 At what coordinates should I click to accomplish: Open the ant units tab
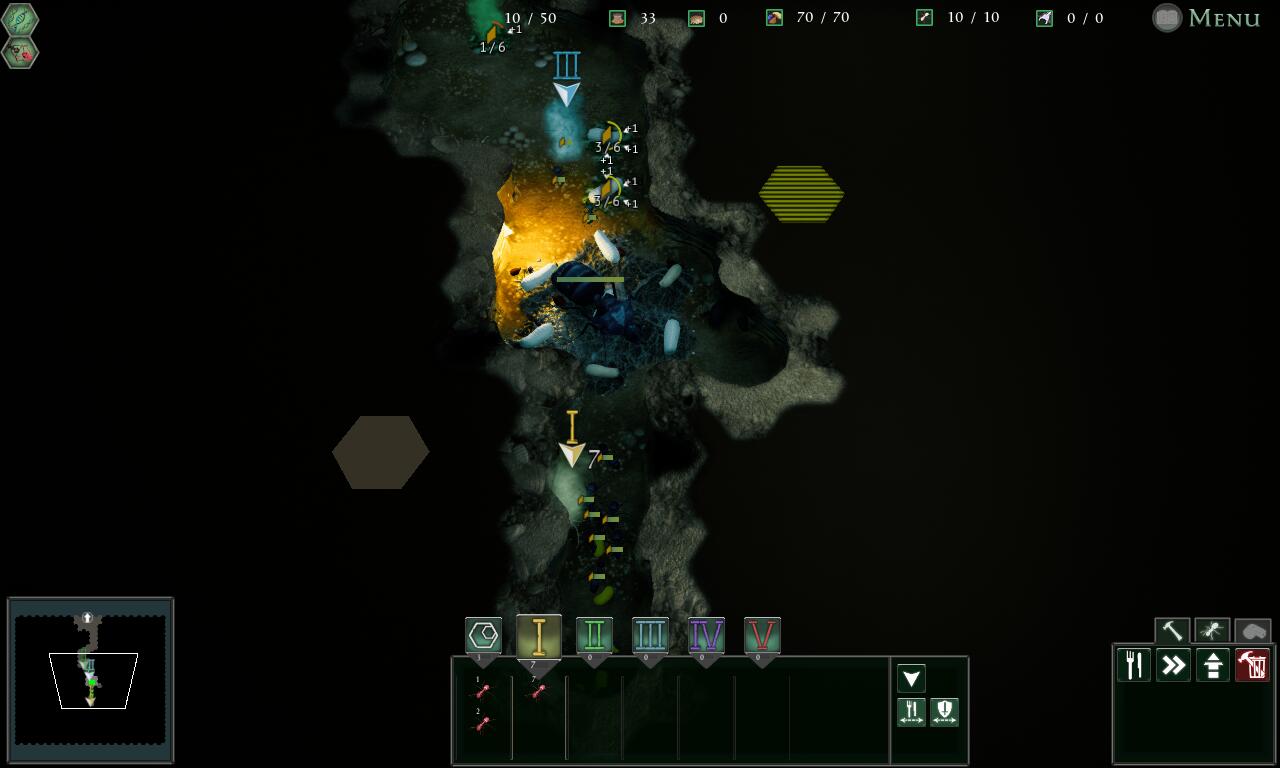coord(1212,631)
